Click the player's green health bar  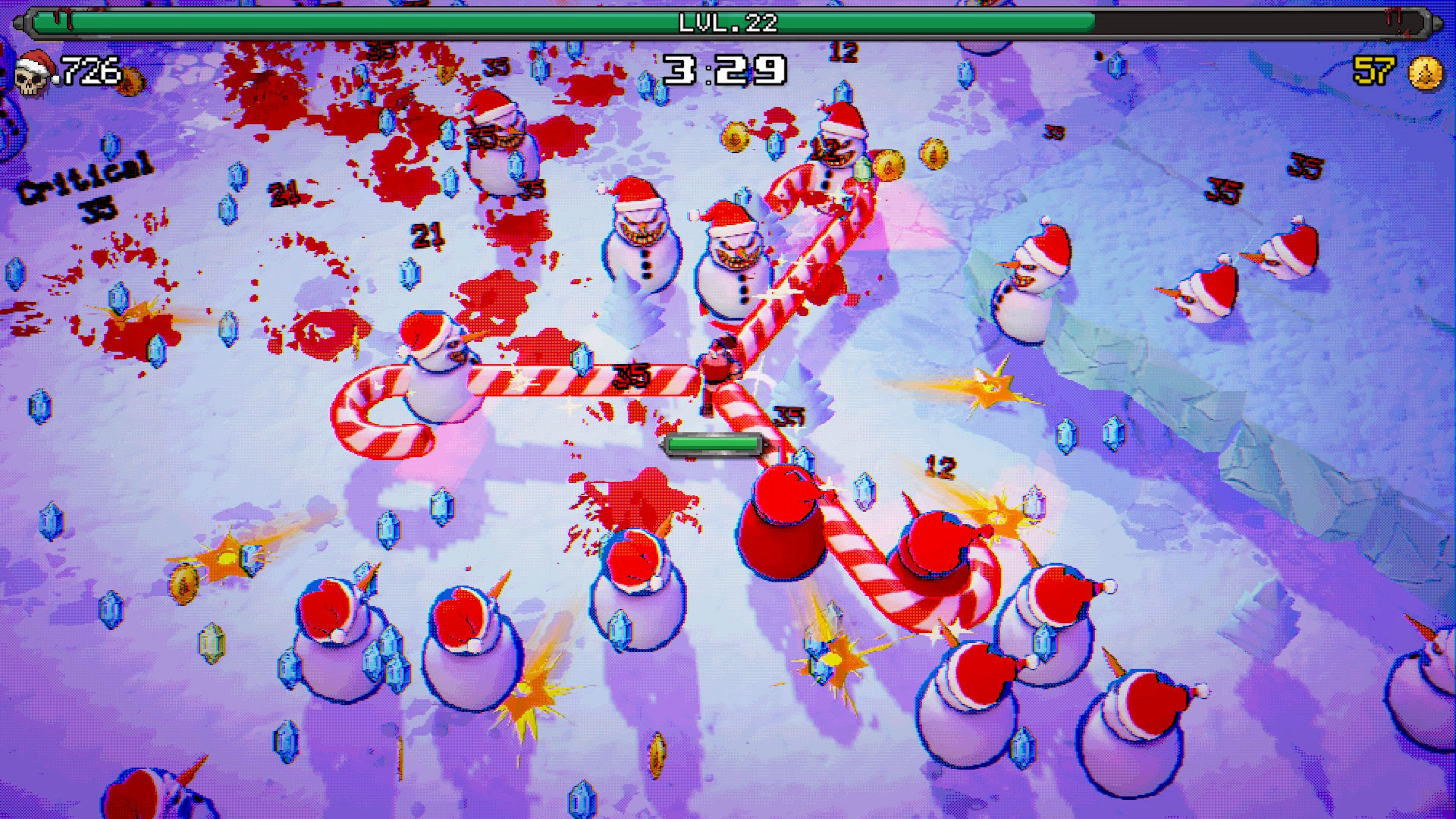pos(714,444)
